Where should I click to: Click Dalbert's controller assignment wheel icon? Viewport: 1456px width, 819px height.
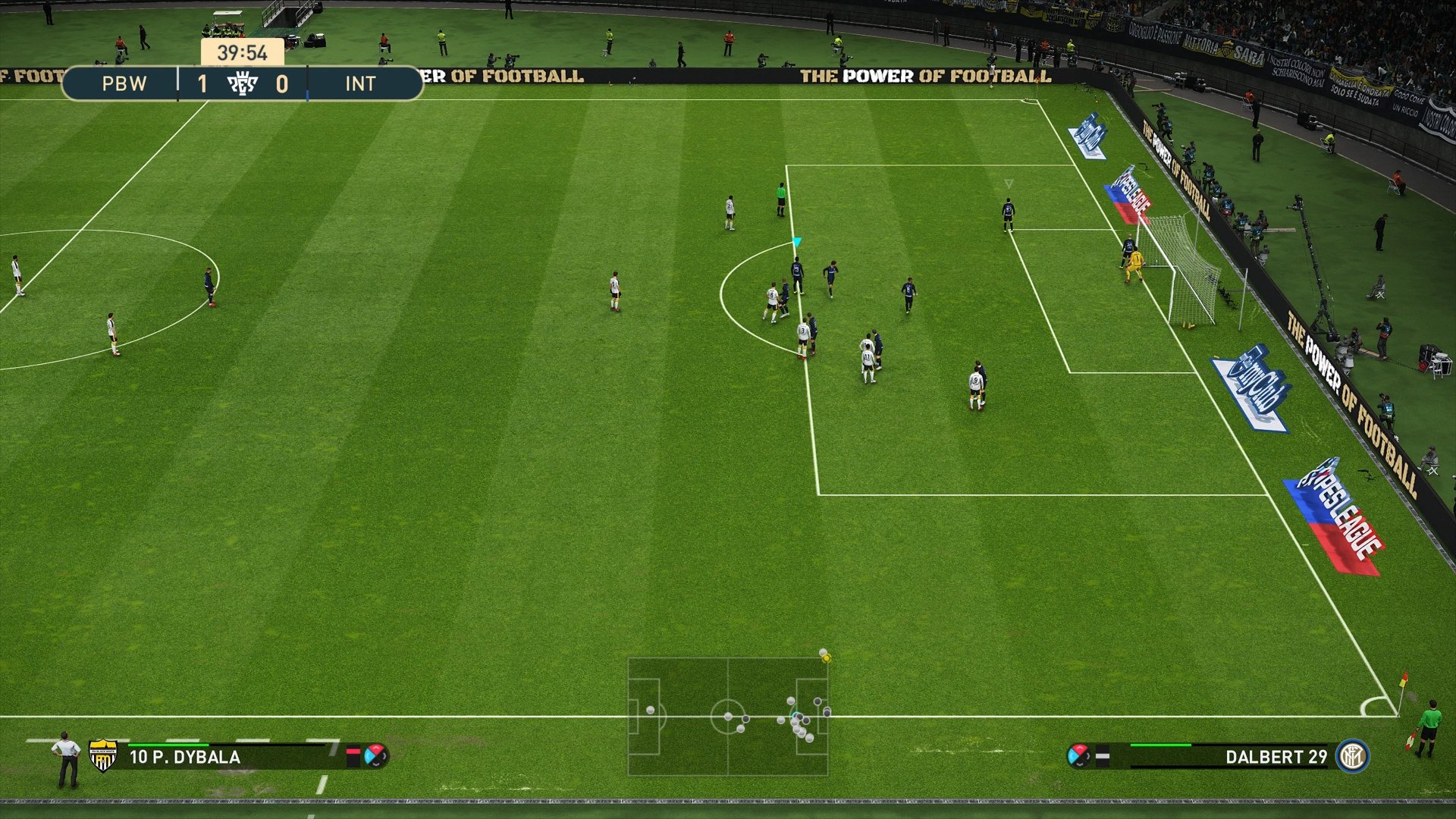[x=1080, y=755]
